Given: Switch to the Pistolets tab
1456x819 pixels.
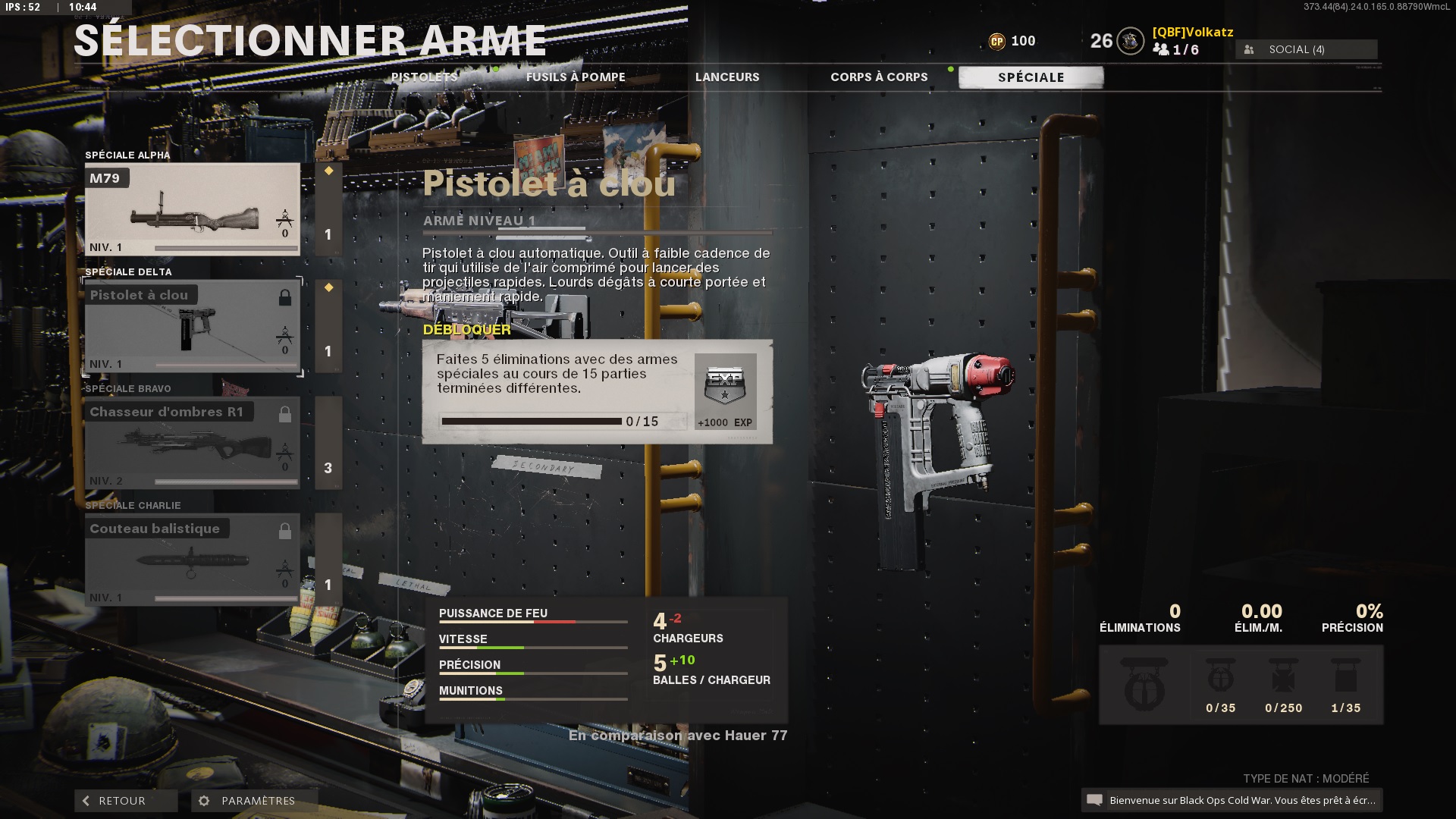Looking at the screenshot, I should tap(424, 77).
